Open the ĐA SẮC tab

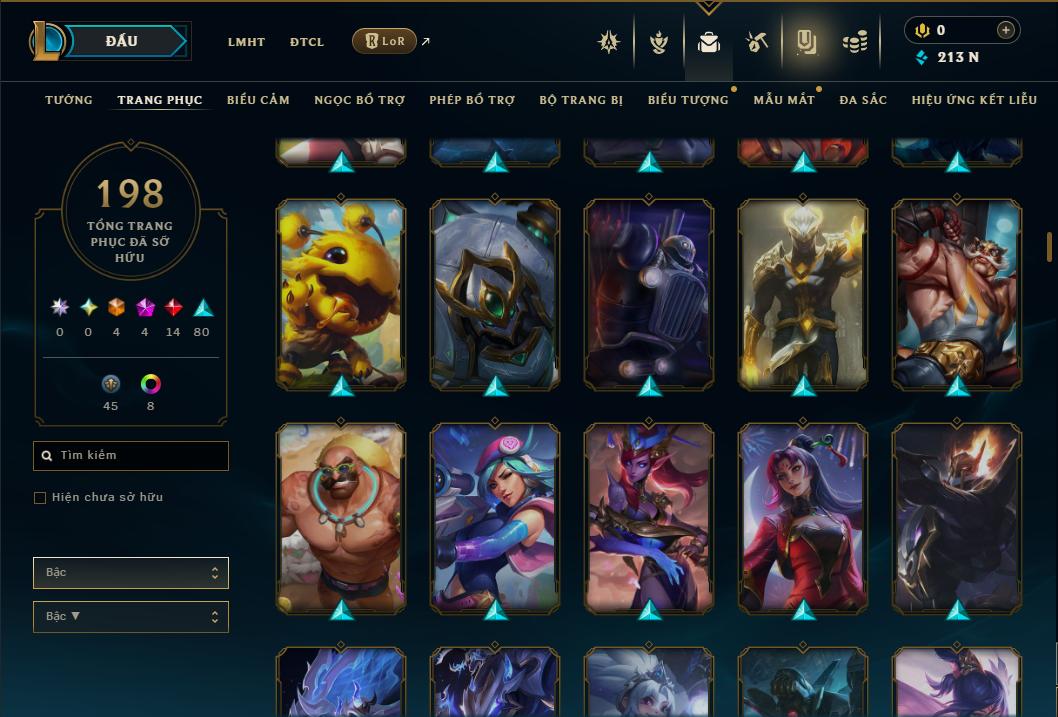pyautogui.click(x=863, y=100)
